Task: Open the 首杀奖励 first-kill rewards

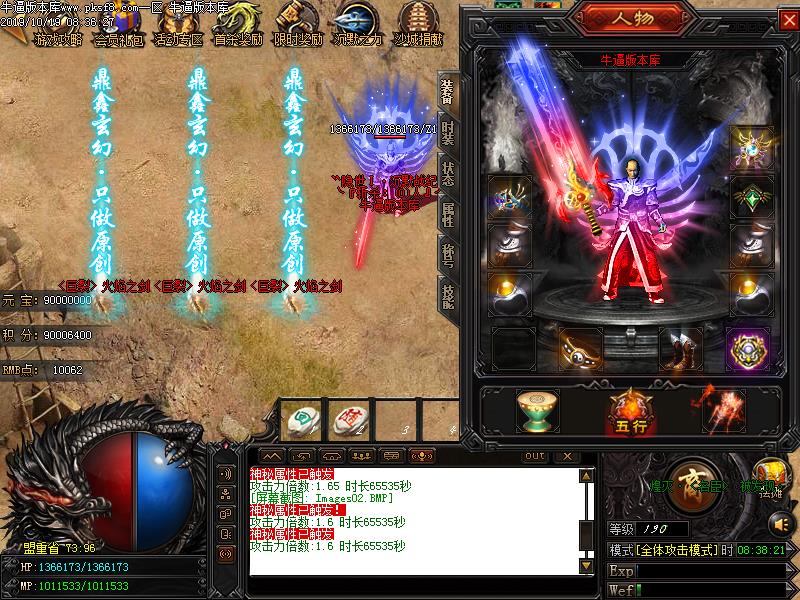Action: (x=238, y=24)
